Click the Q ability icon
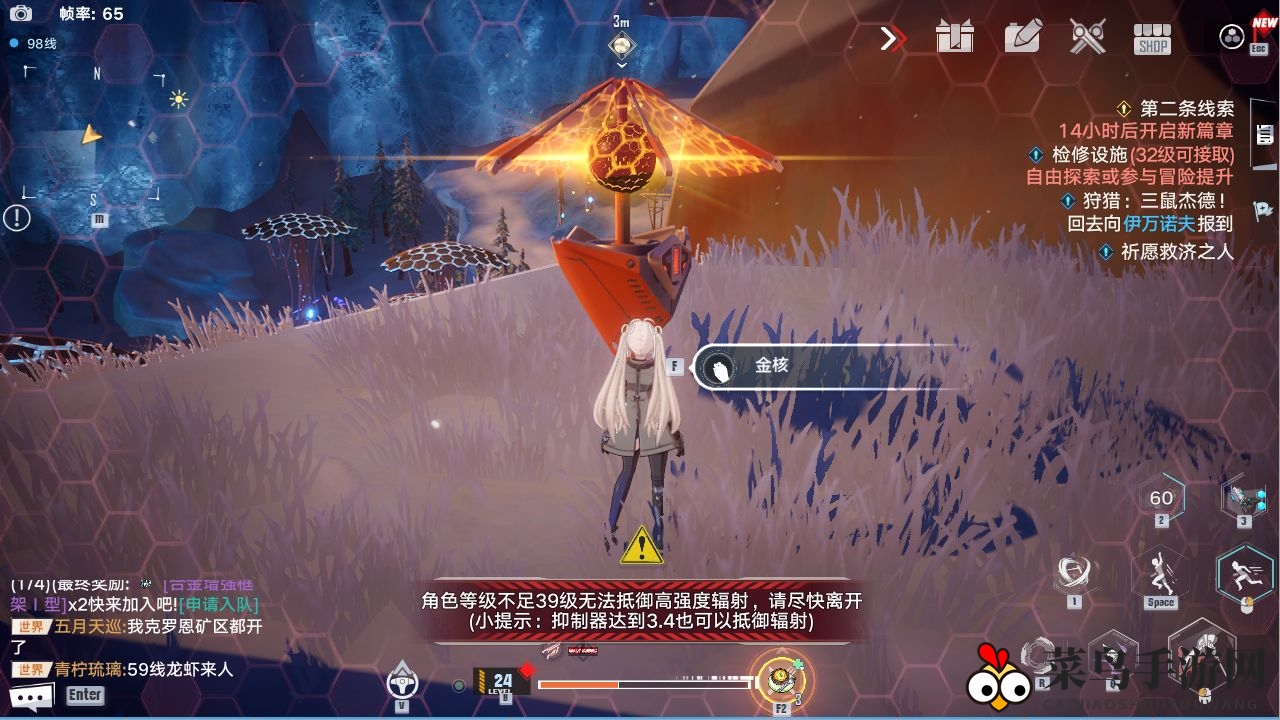 coord(1115,655)
